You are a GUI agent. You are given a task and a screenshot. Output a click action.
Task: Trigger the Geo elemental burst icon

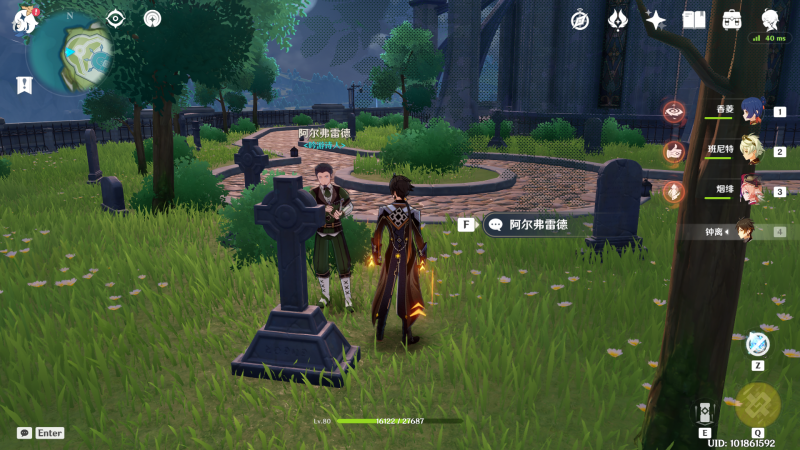point(757,405)
